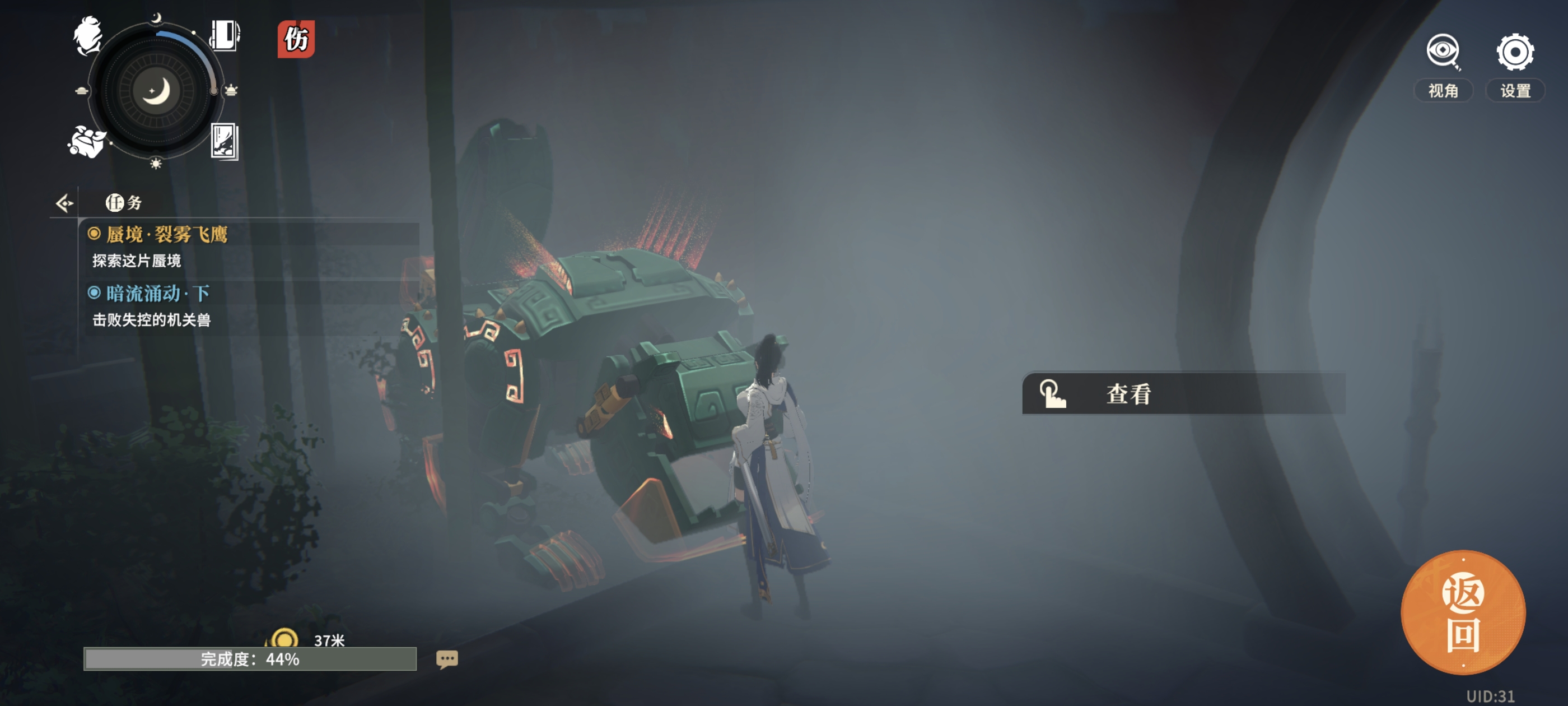The image size is (1568, 706).
Task: Select the 暗流涌动·下 quest entry
Action: [x=158, y=294]
